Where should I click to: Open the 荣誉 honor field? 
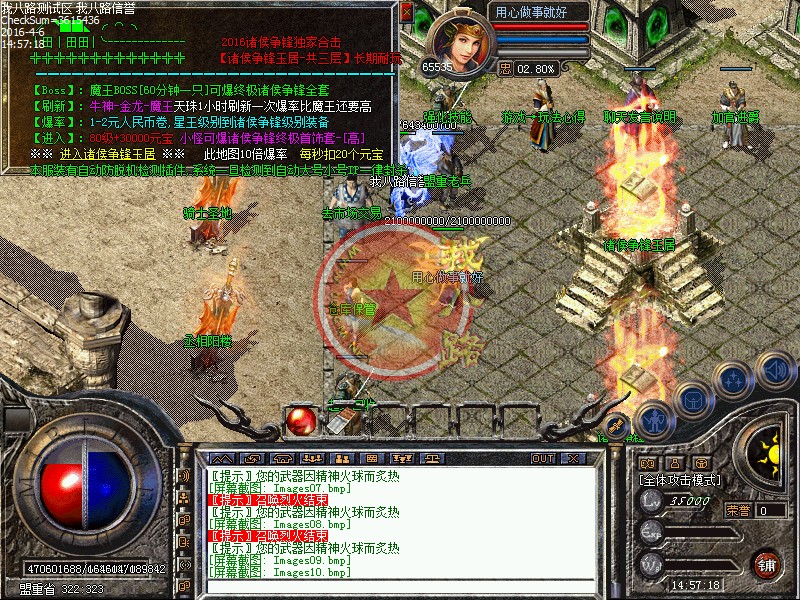pos(770,510)
